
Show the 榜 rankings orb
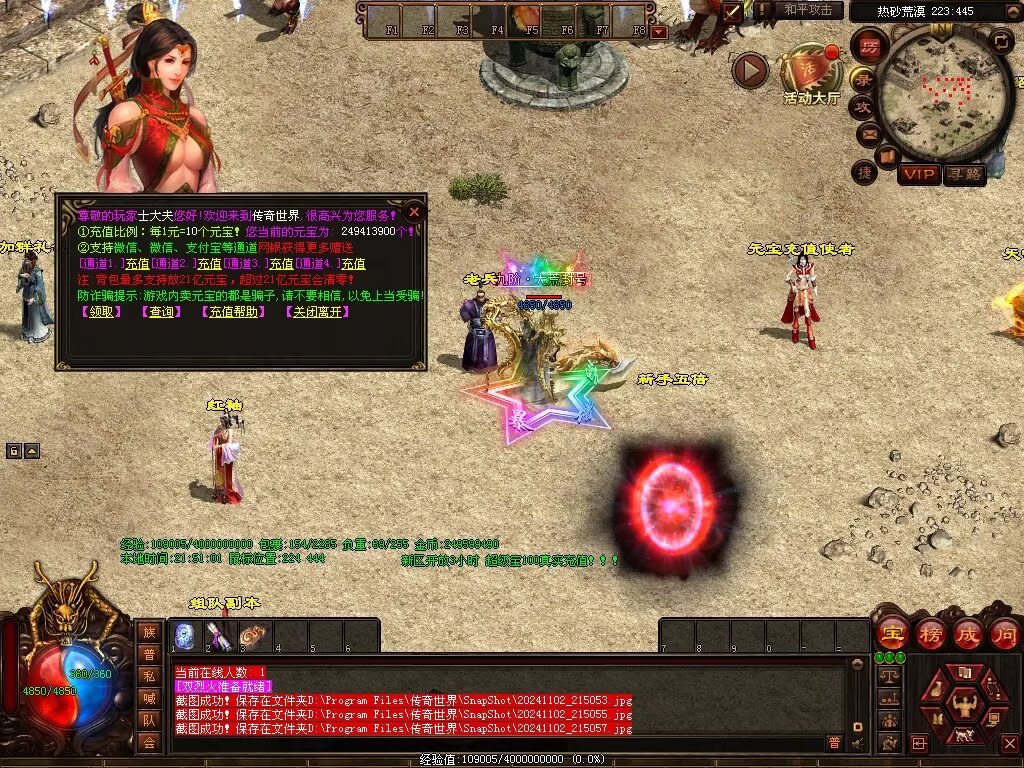[929, 633]
